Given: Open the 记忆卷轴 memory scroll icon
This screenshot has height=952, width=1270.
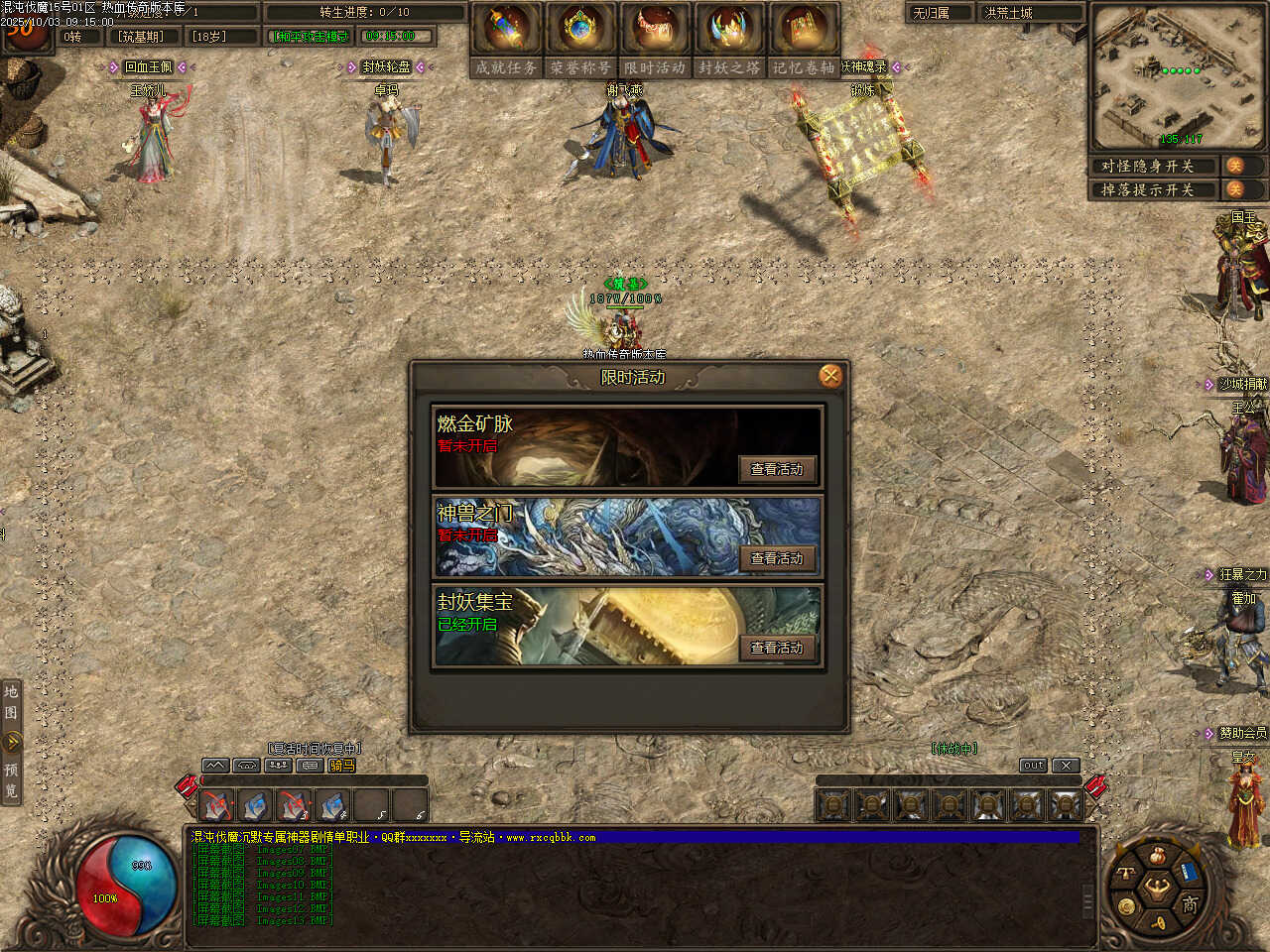Looking at the screenshot, I should click(x=804, y=30).
